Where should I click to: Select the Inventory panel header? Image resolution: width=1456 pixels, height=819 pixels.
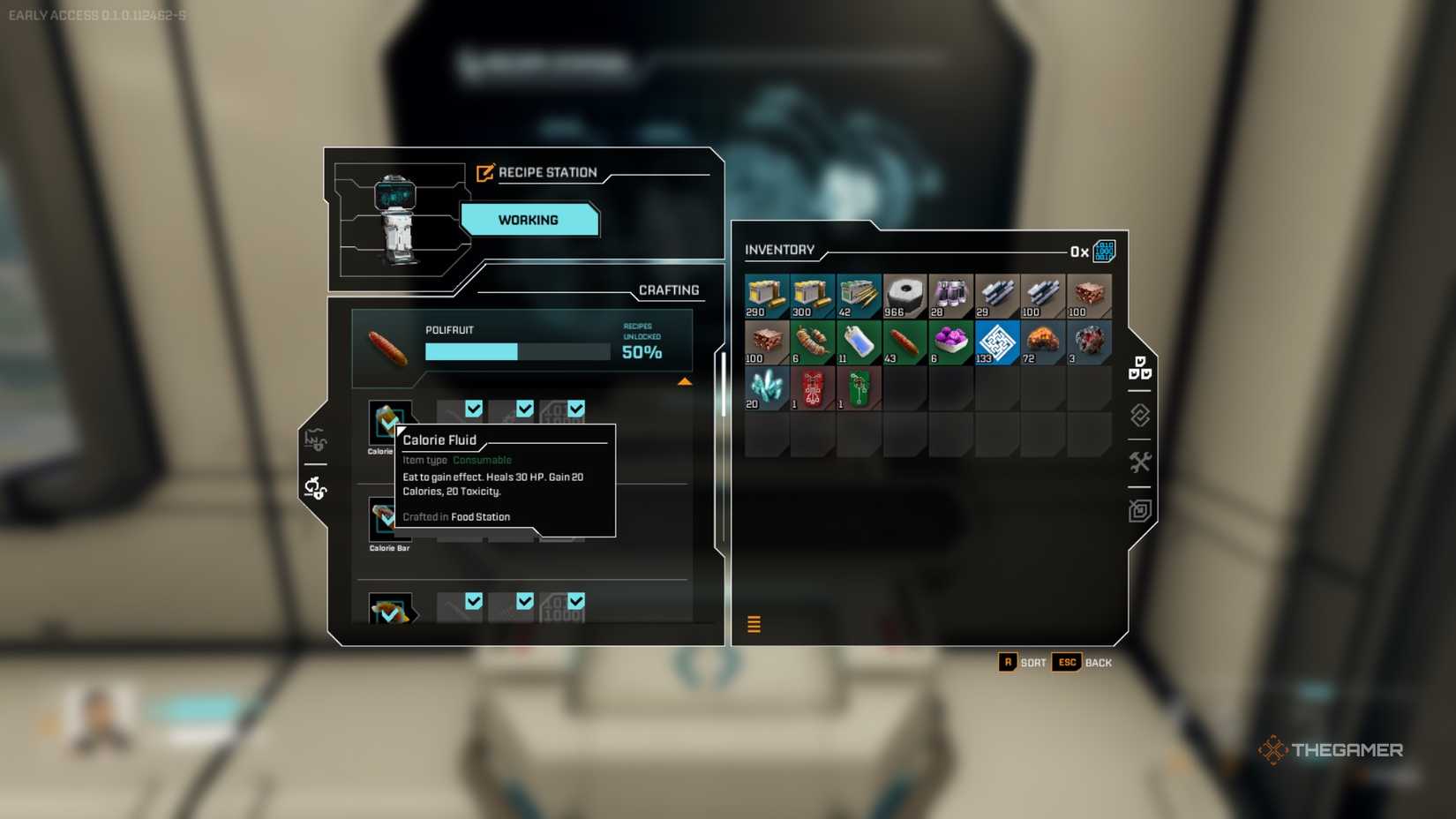tap(780, 250)
